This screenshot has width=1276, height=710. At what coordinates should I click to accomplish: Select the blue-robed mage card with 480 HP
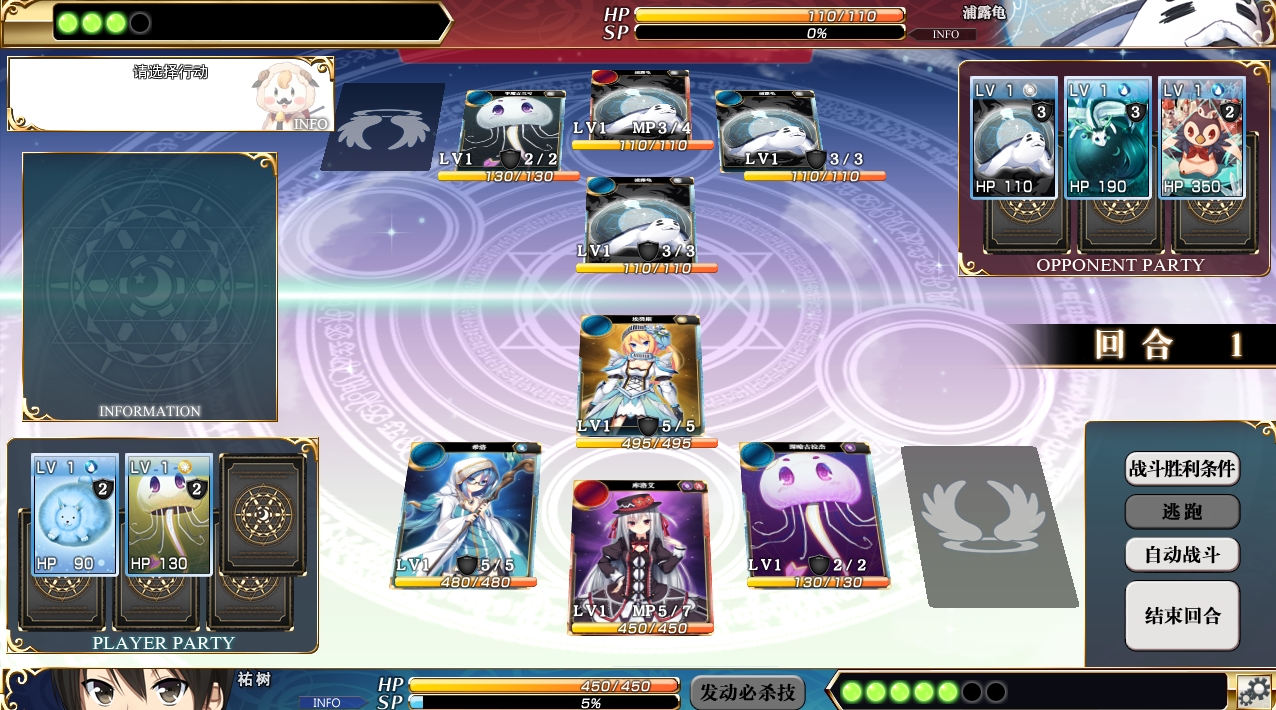pos(465,512)
